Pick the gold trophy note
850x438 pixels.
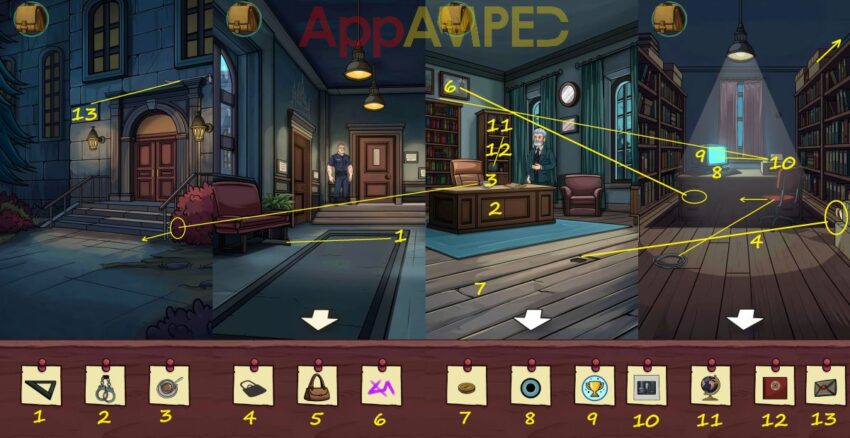tap(594, 384)
